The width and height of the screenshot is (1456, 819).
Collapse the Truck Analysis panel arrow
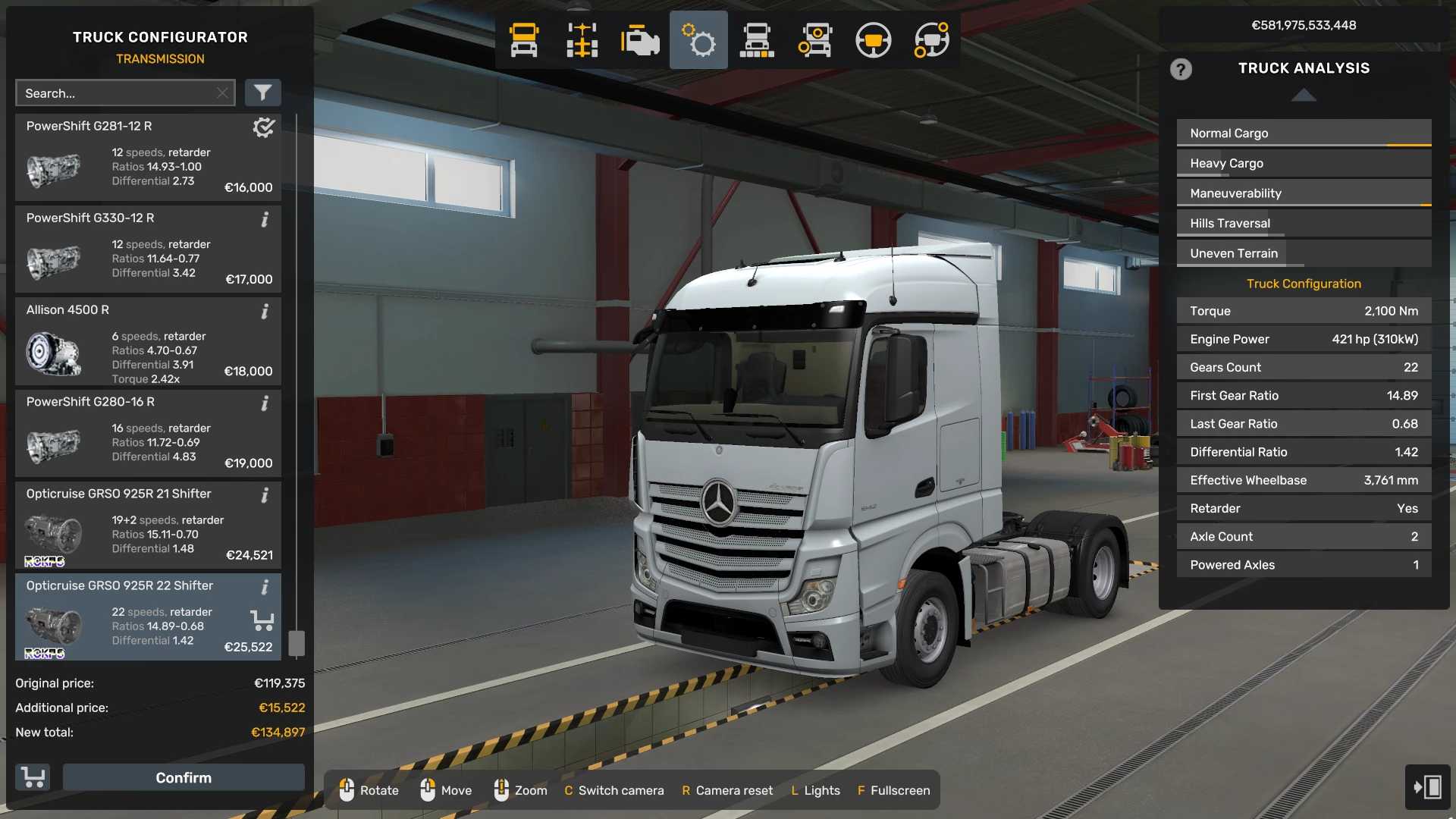1304,95
